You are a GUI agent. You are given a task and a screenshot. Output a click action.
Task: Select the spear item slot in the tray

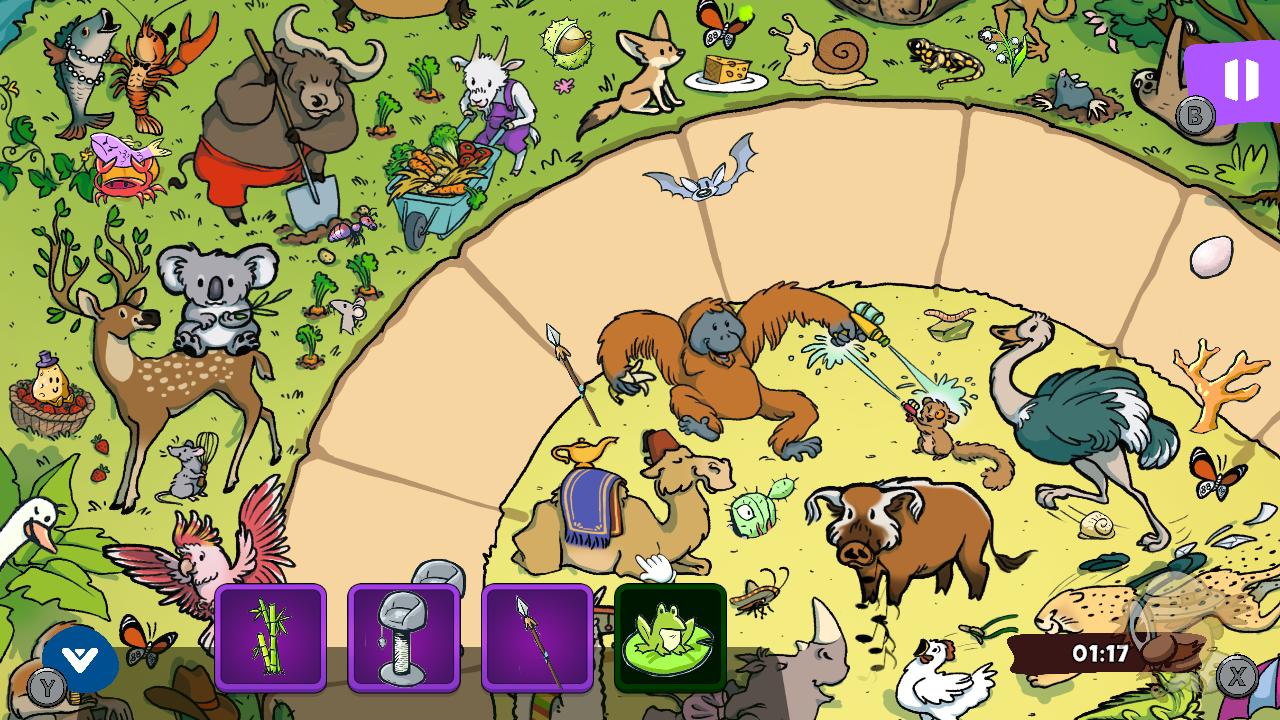coord(537,637)
